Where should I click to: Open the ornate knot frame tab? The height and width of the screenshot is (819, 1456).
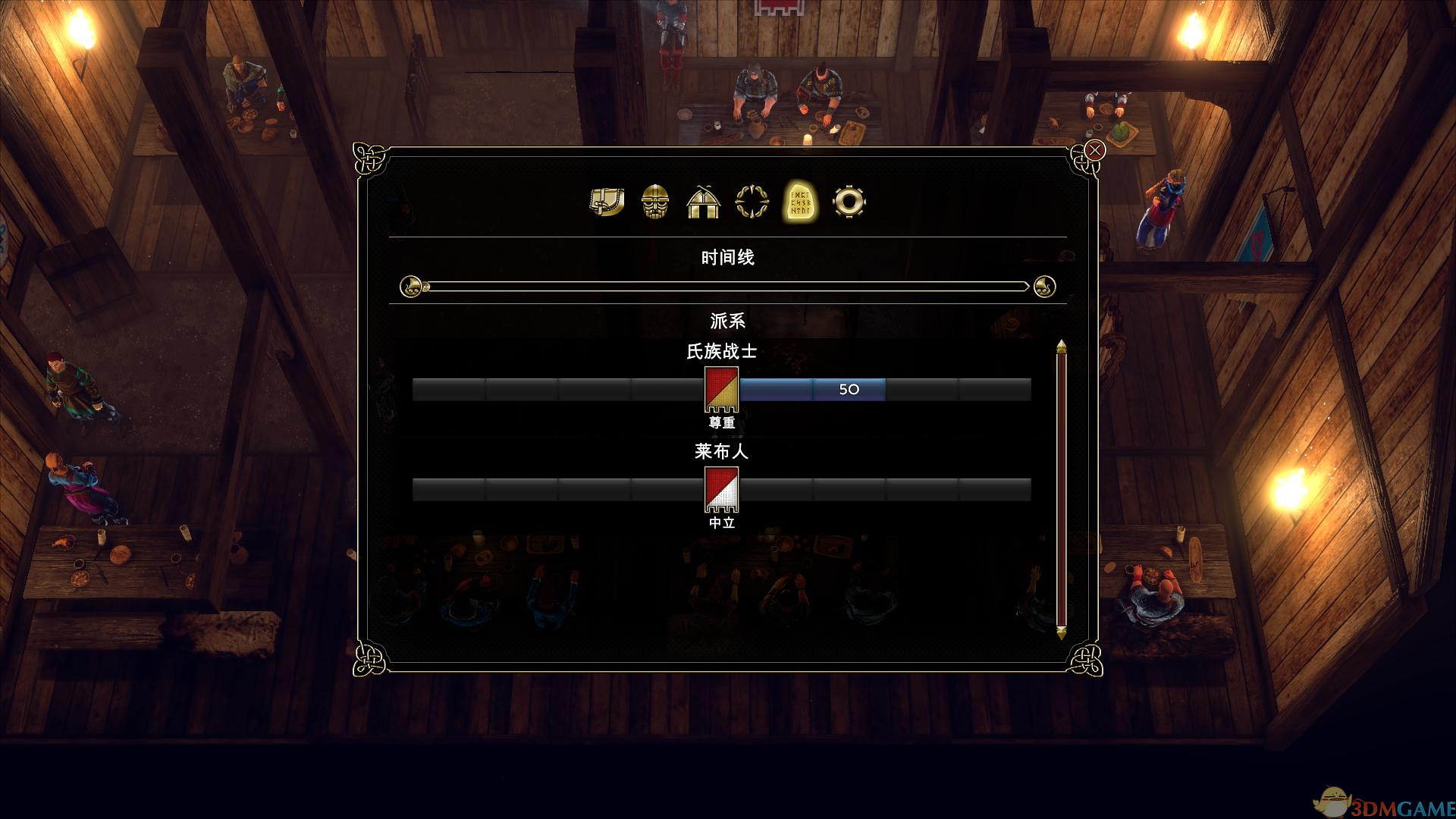pyautogui.click(x=752, y=202)
